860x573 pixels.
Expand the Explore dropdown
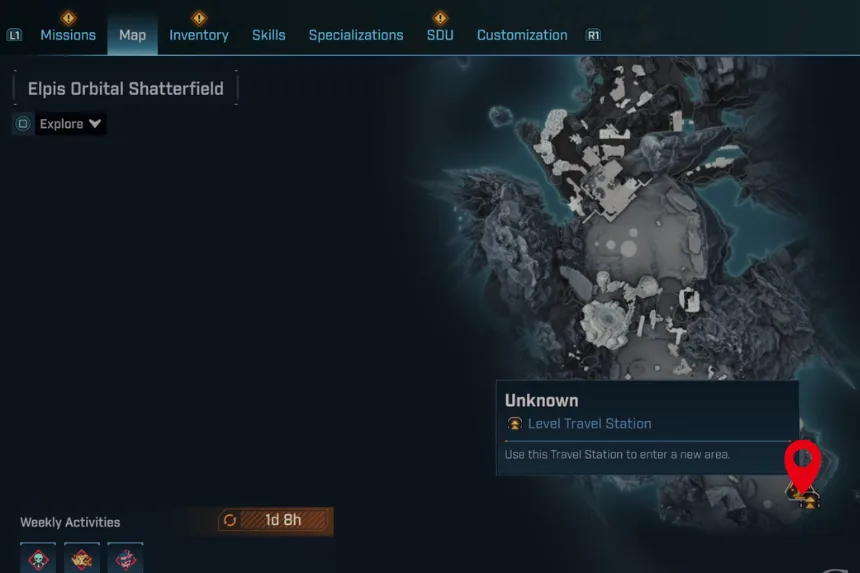pos(70,124)
